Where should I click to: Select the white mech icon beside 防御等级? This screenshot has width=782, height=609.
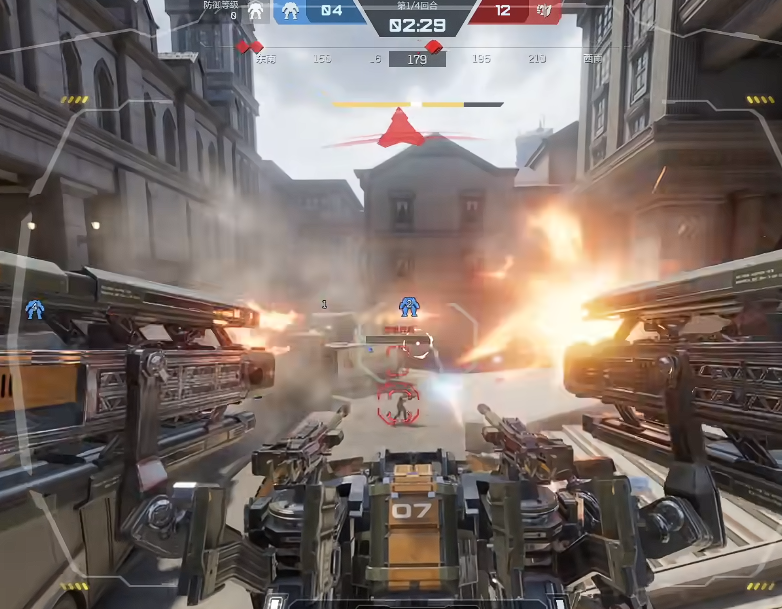click(255, 11)
